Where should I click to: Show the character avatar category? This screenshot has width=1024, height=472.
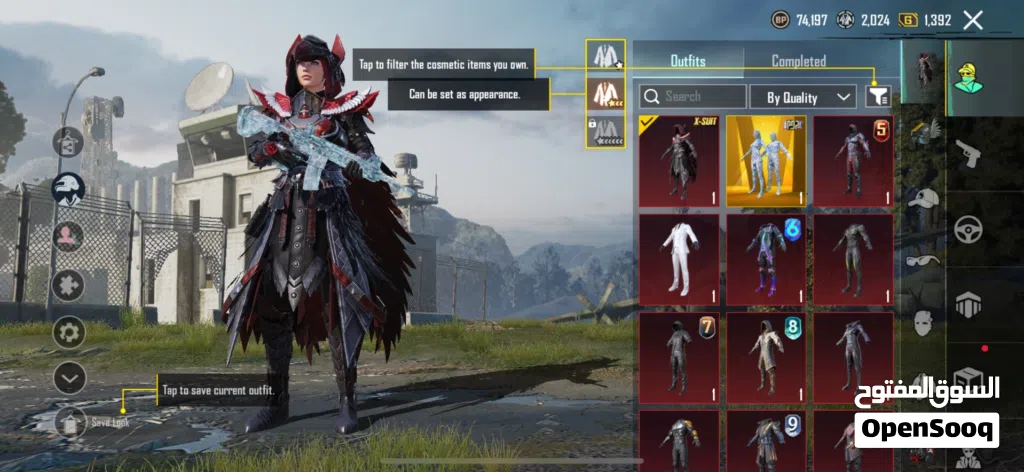pyautogui.click(x=967, y=77)
